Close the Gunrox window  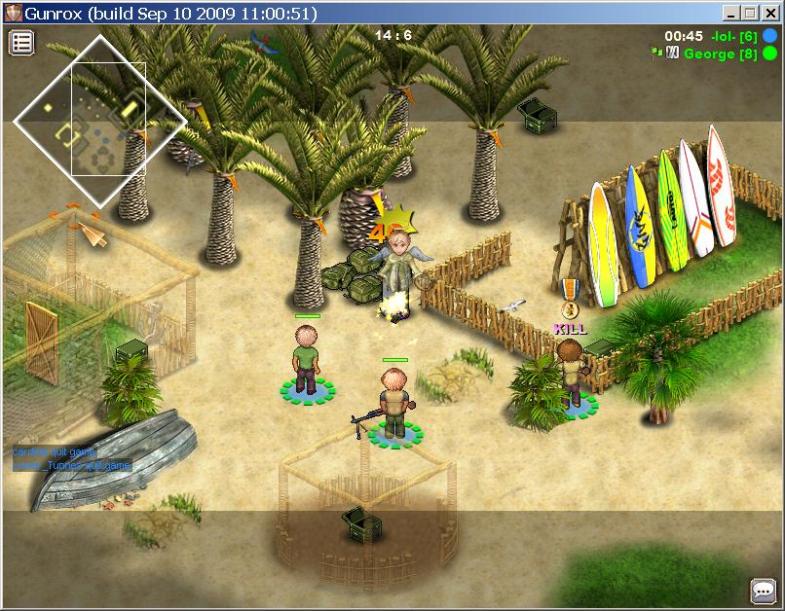(x=770, y=13)
